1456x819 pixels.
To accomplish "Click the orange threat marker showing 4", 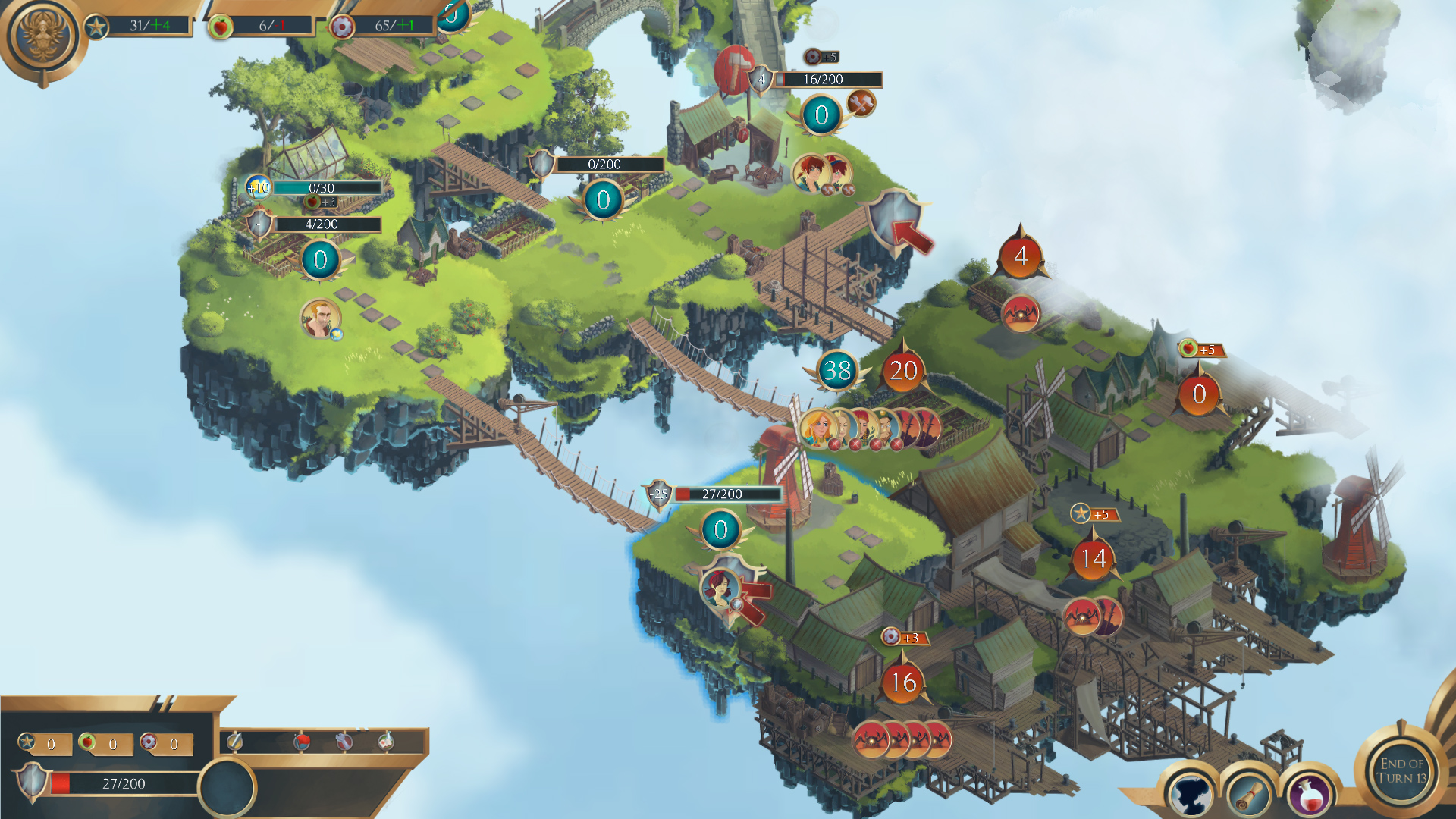I will point(1022,256).
